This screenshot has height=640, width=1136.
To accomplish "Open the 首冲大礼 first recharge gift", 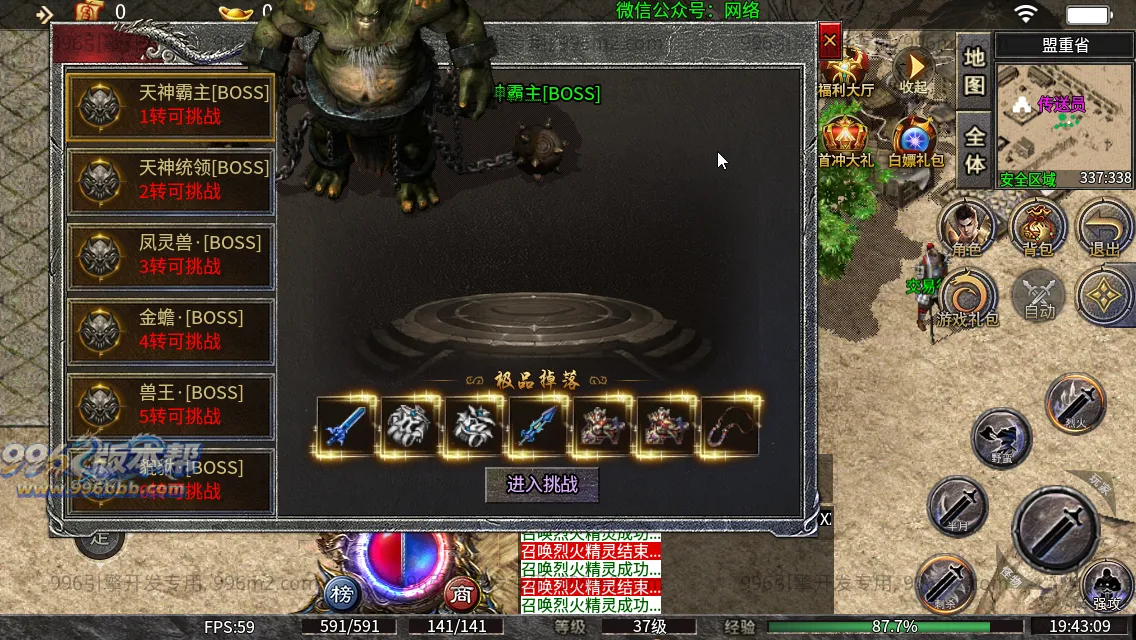I will (845, 141).
